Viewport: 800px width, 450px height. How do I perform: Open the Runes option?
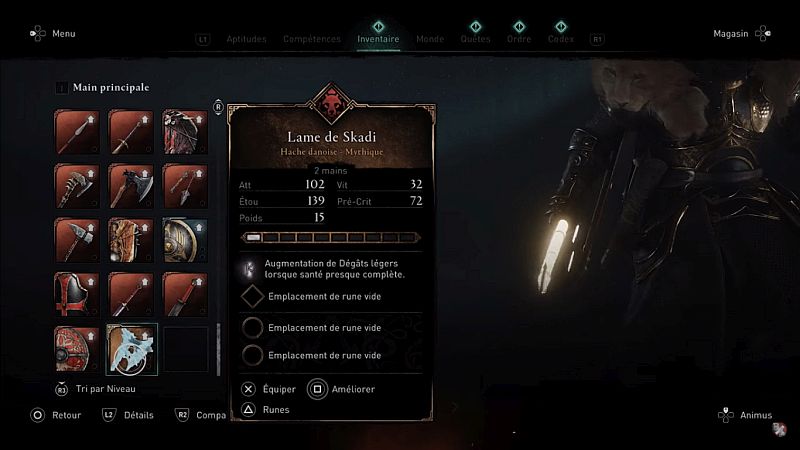coord(275,409)
